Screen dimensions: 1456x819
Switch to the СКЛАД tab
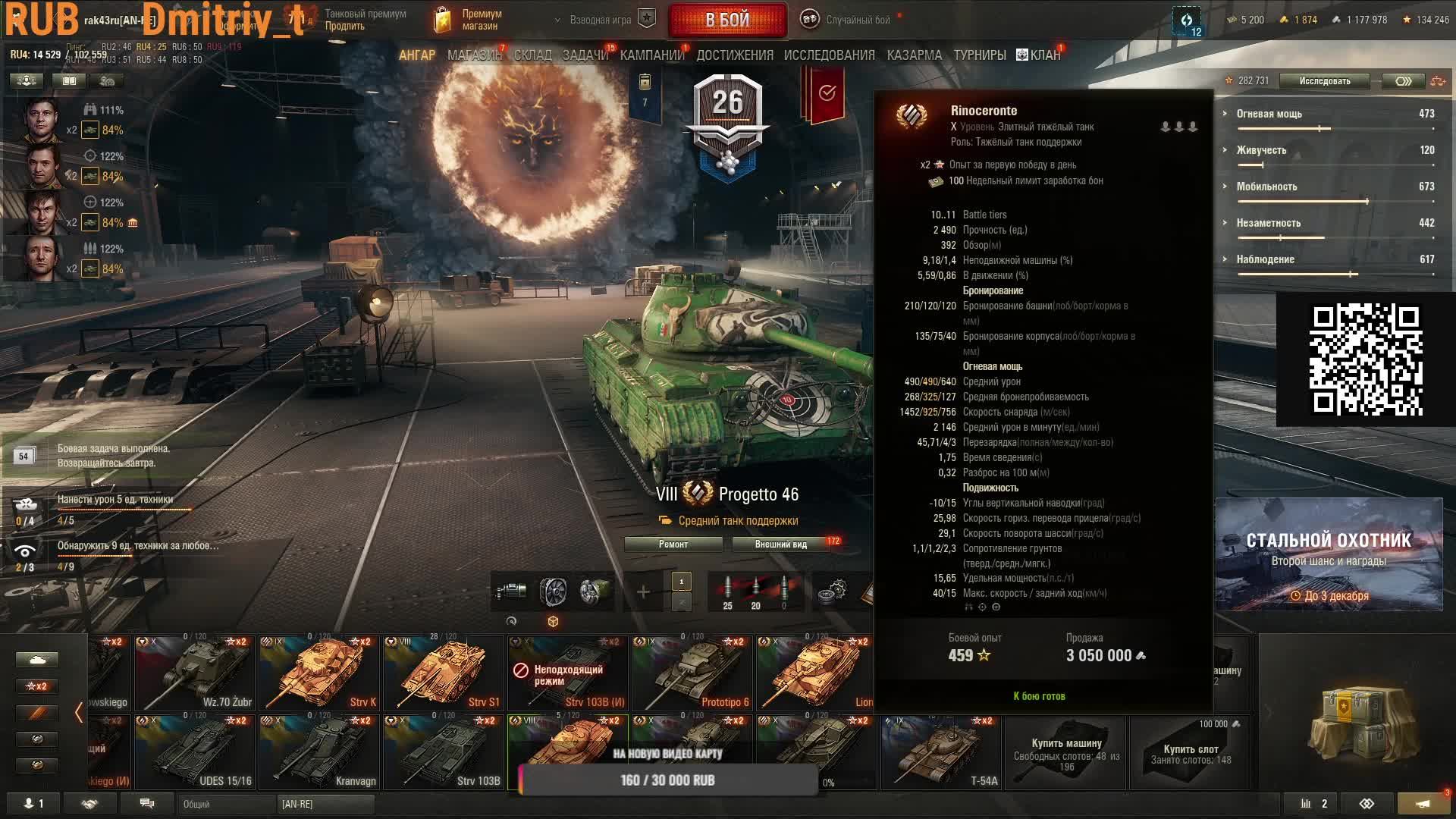532,55
